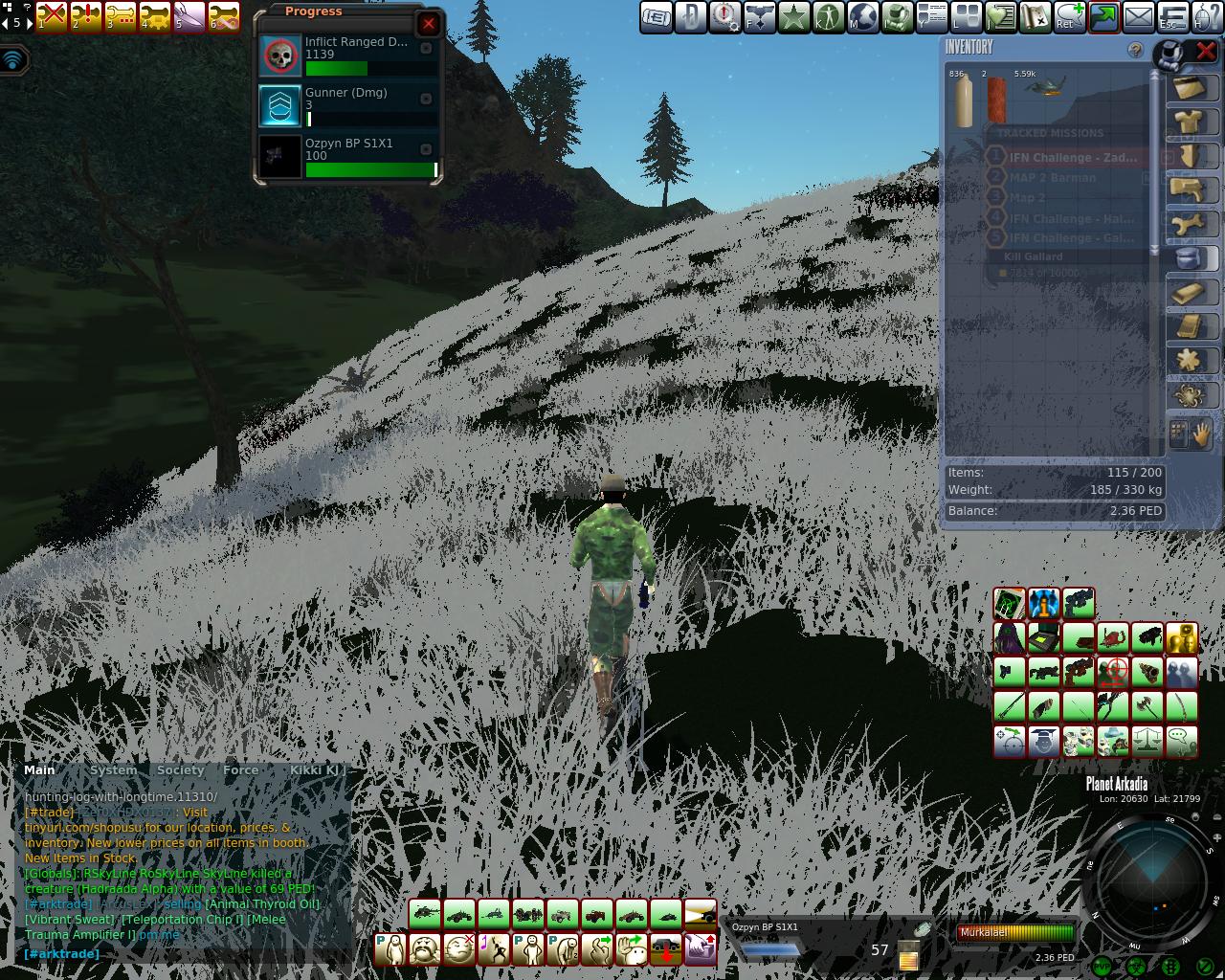
Task: Select the Inflict Ranged Damage progress entry
Action: coord(350,56)
